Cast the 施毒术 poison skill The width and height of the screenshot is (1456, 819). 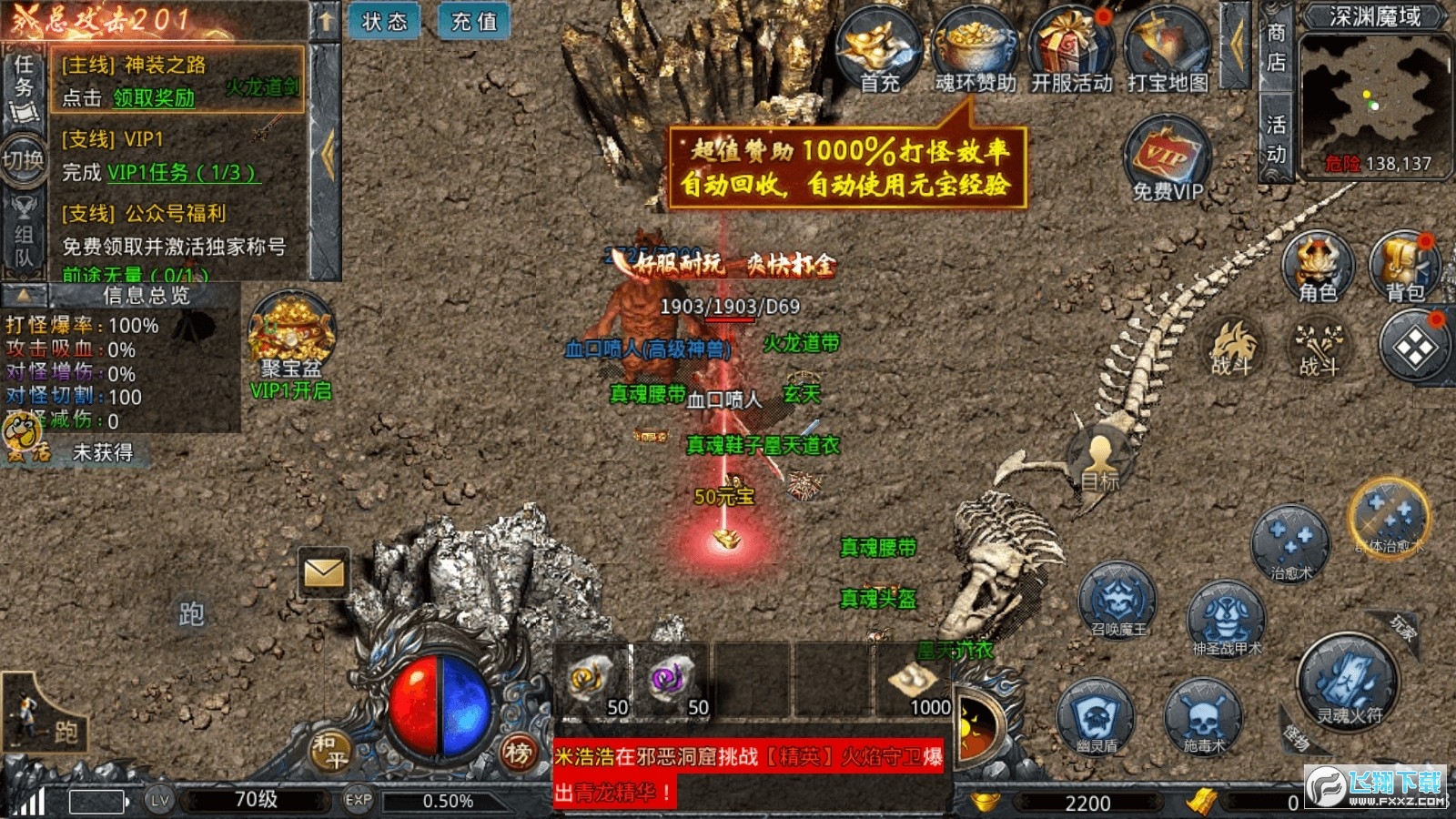coord(1203,717)
